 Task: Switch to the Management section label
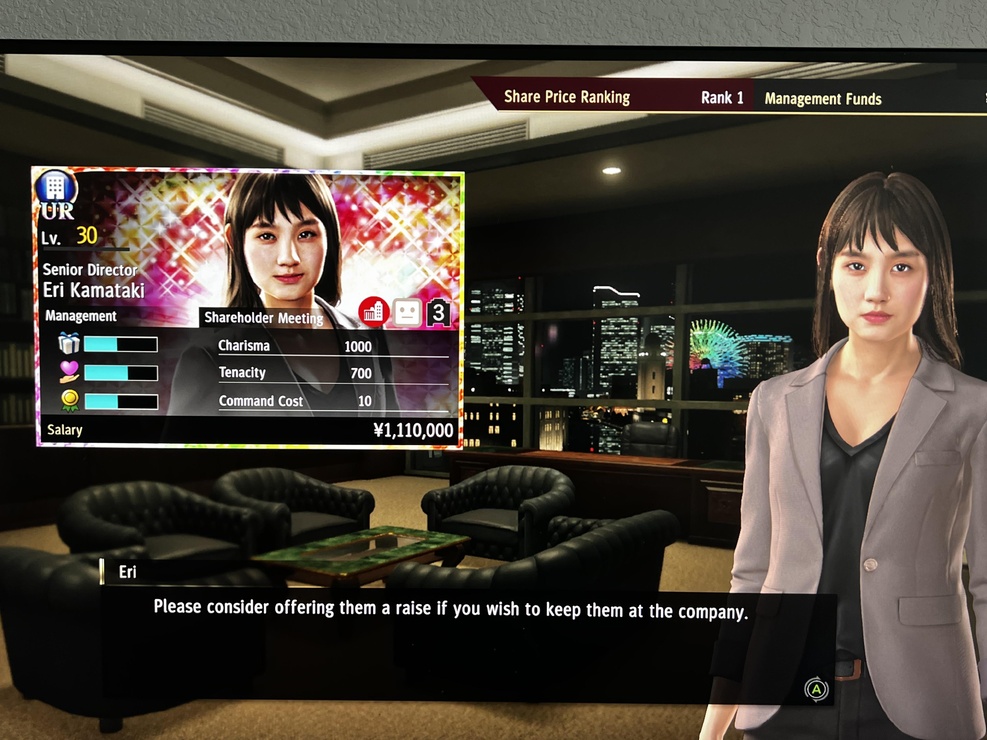click(x=81, y=316)
